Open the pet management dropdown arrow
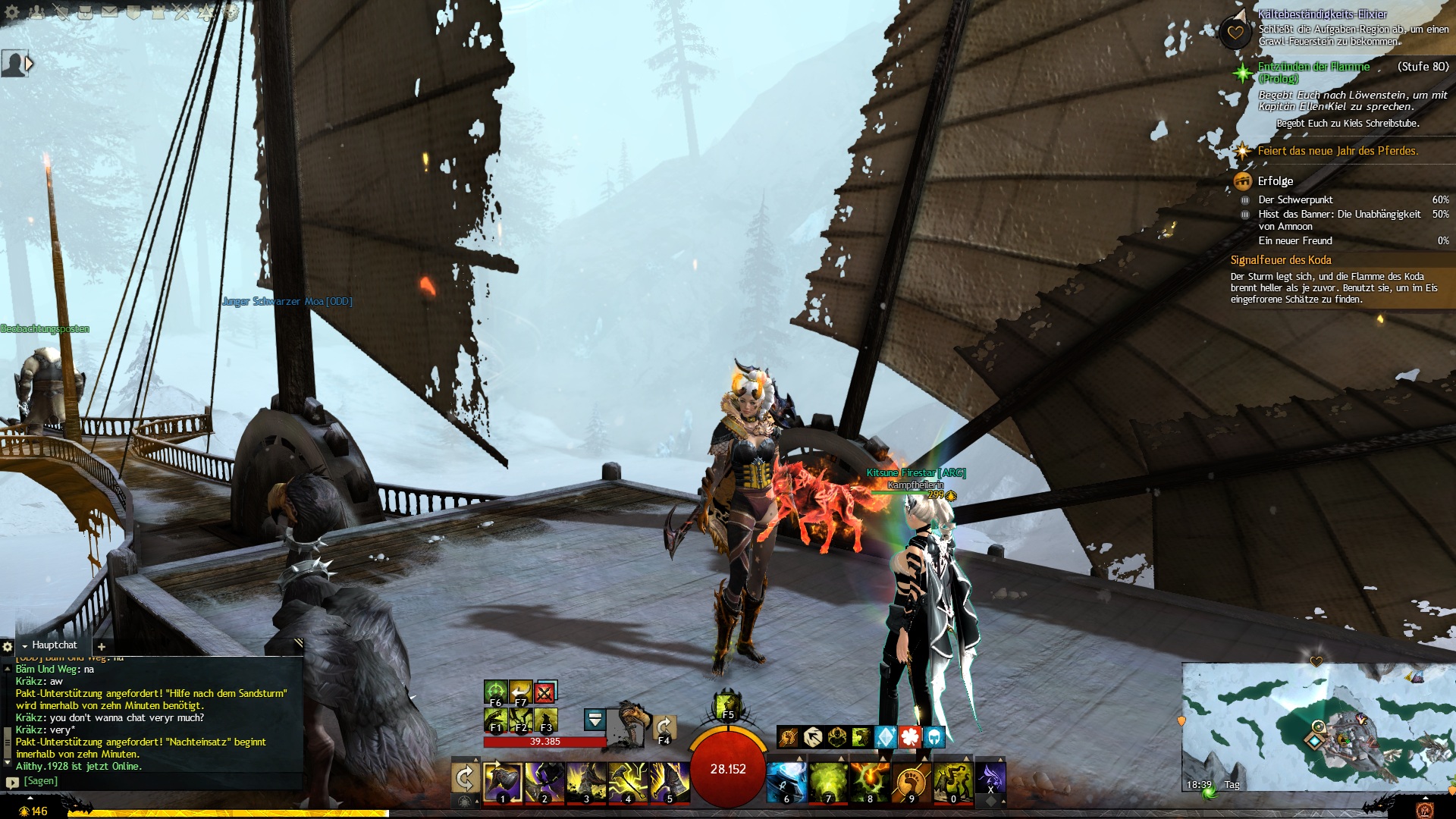This screenshot has width=1456, height=819. point(595,719)
